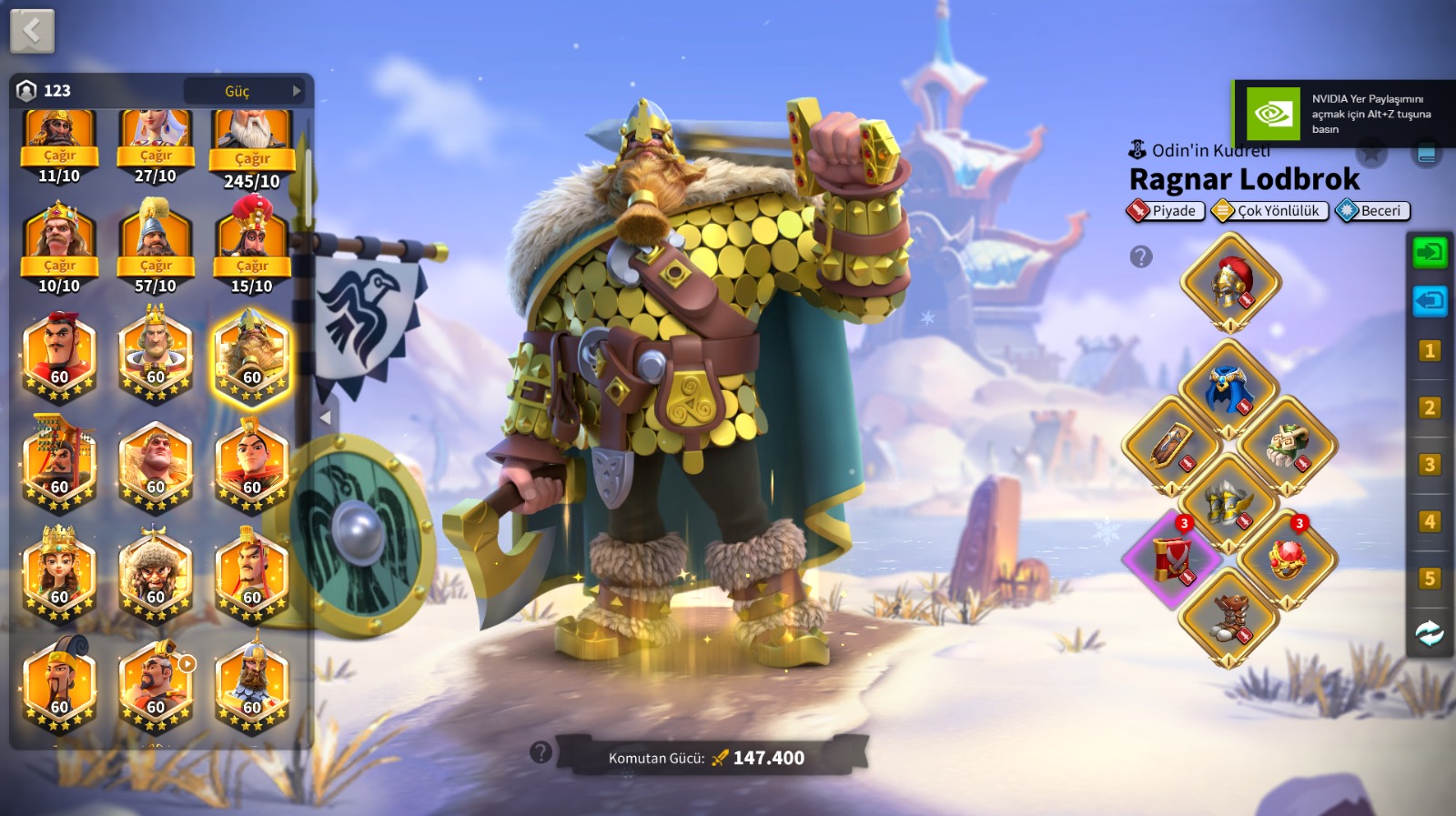Select the red gem accessory slot

pyautogui.click(x=1287, y=559)
